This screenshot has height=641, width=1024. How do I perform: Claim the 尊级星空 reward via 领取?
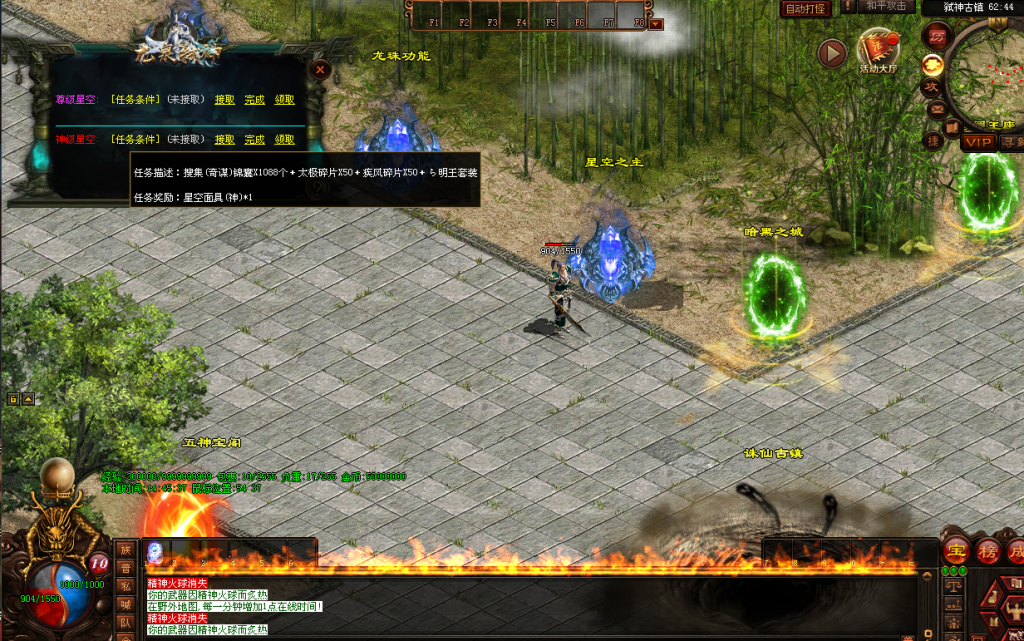point(285,100)
